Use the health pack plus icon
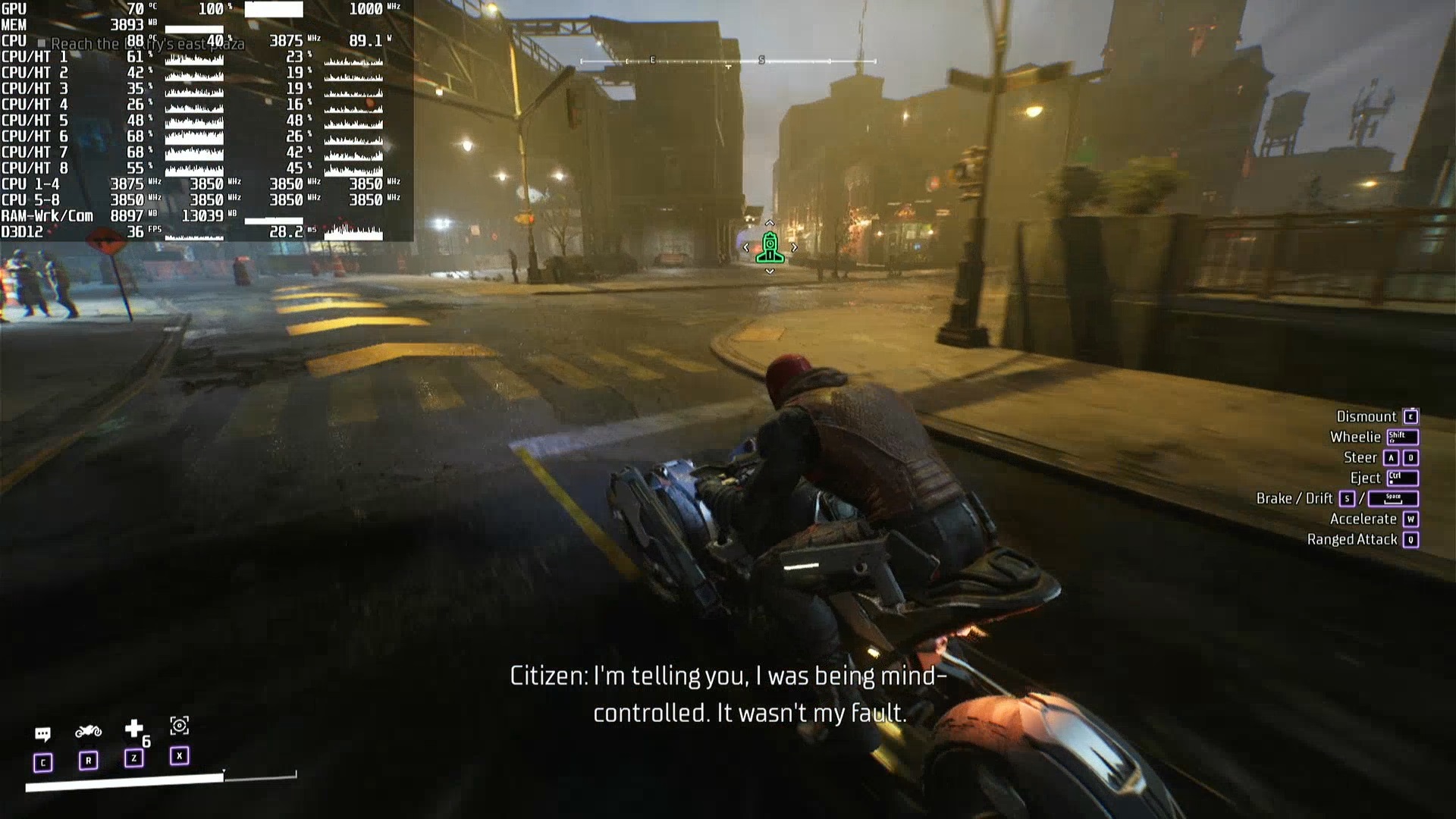The height and width of the screenshot is (819, 1456). pos(134,729)
